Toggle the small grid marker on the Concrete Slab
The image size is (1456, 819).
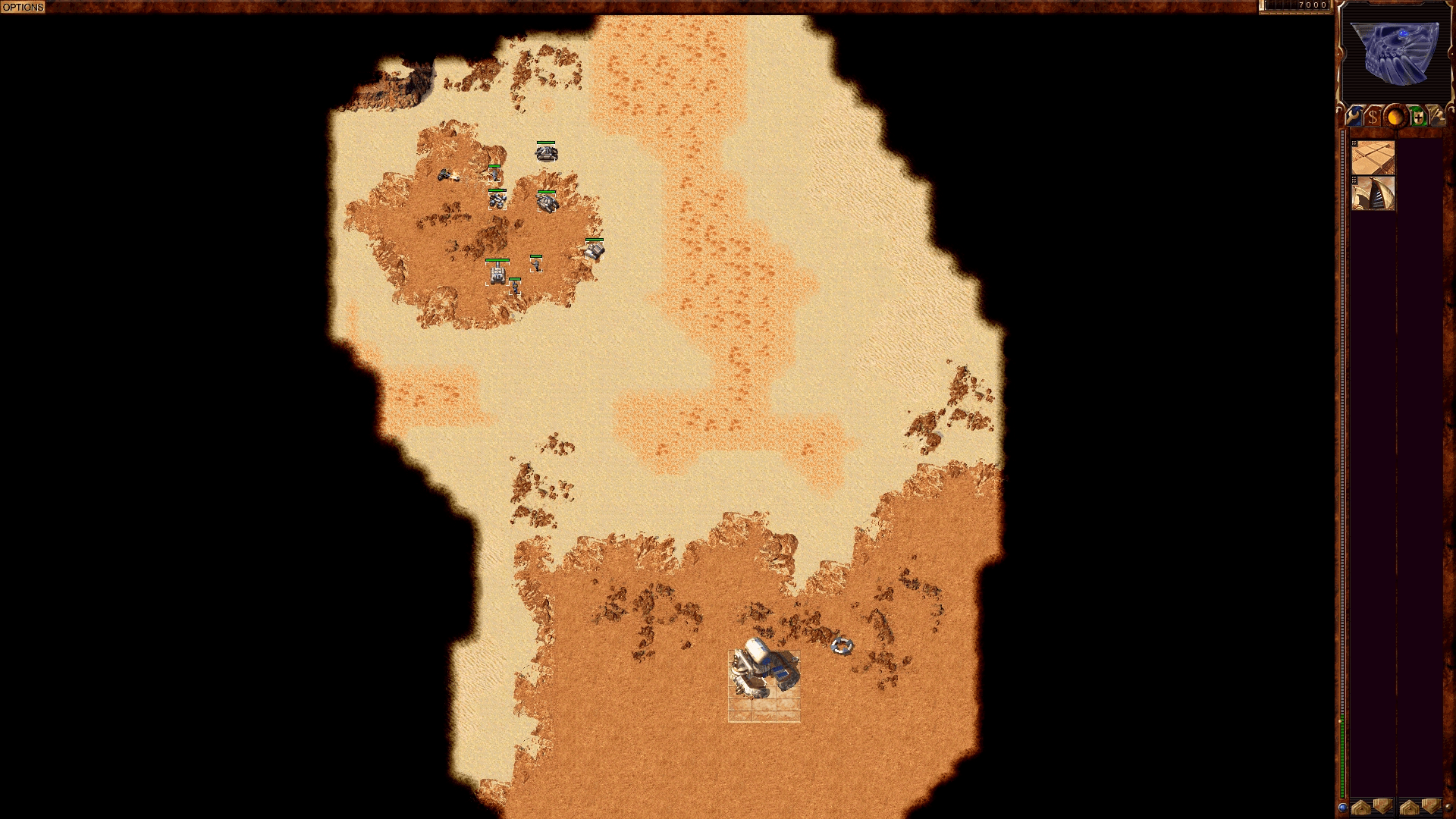[1354, 143]
